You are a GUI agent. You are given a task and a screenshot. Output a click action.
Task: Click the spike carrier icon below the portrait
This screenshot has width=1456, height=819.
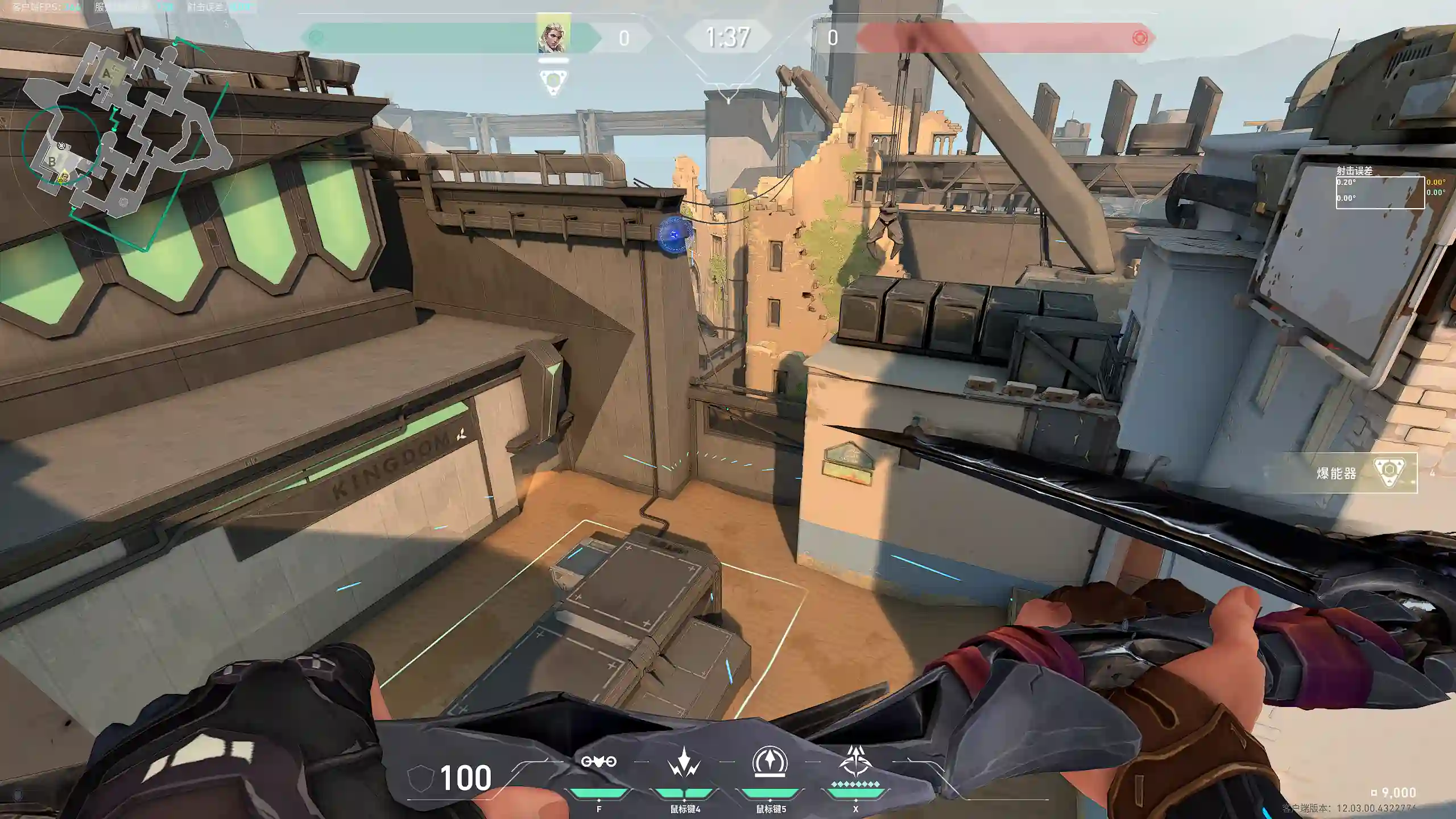[x=553, y=83]
